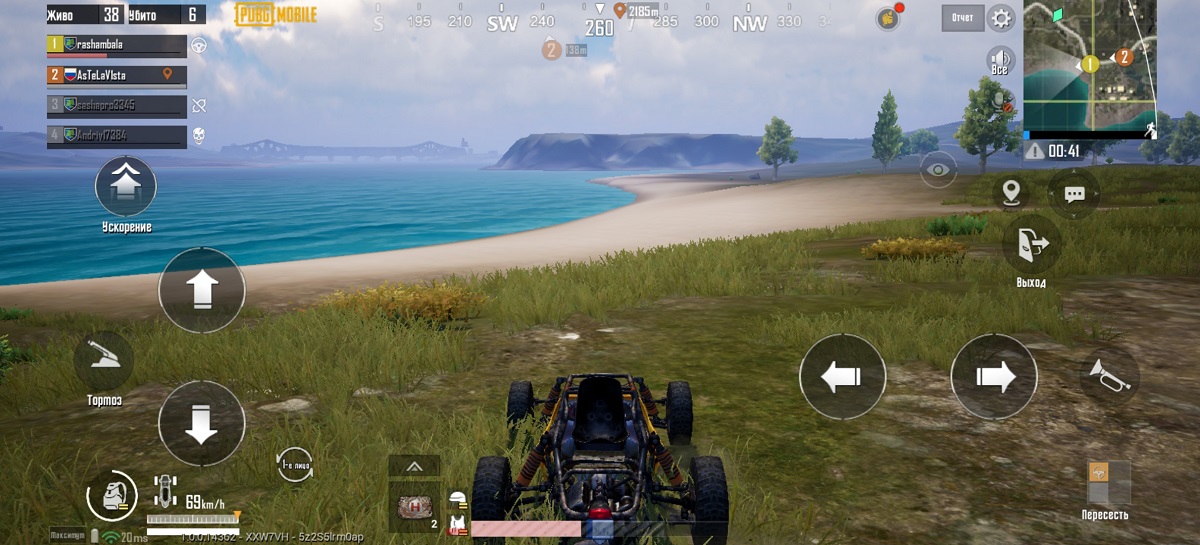Open the settings gear
Screen dimensions: 1200x545
tap(1000, 18)
